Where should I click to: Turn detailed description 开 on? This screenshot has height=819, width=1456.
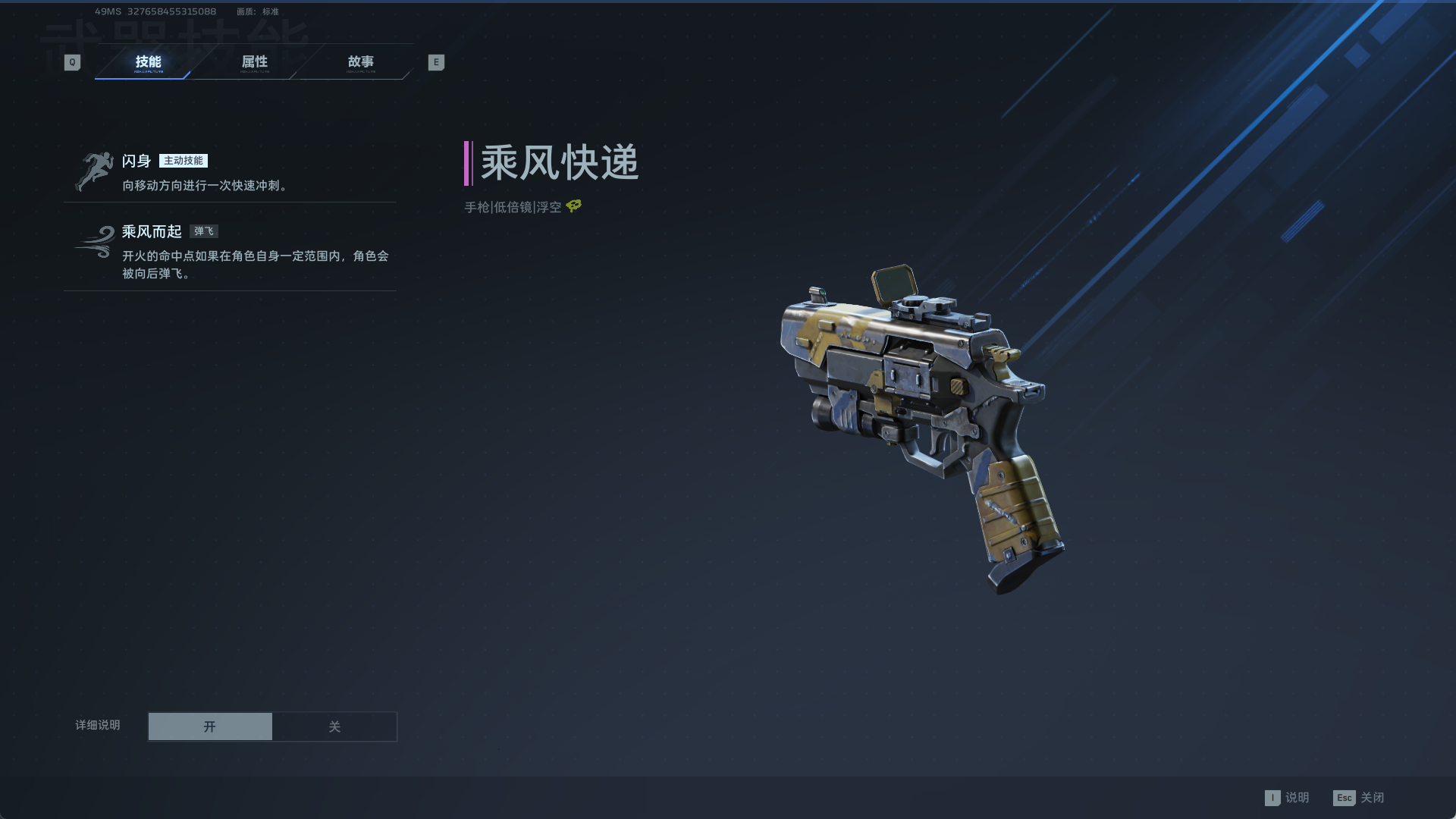pyautogui.click(x=210, y=726)
